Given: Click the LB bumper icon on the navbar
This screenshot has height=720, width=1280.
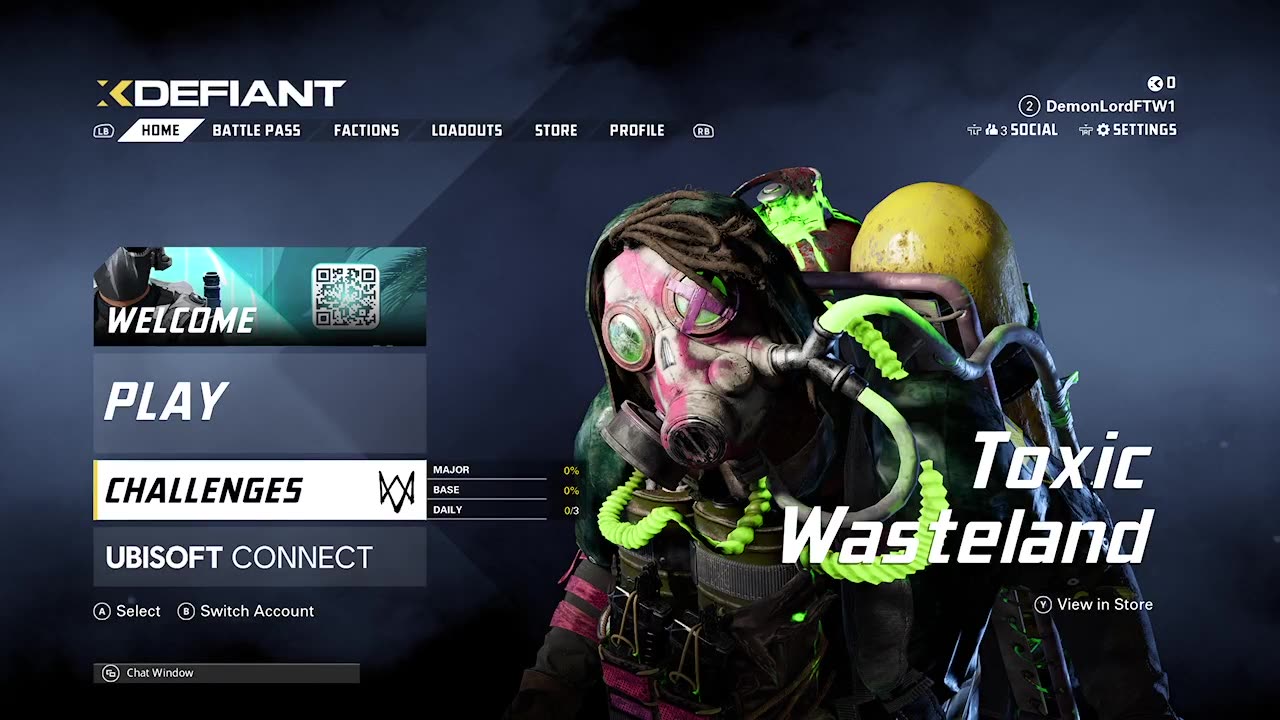Looking at the screenshot, I should 103,130.
